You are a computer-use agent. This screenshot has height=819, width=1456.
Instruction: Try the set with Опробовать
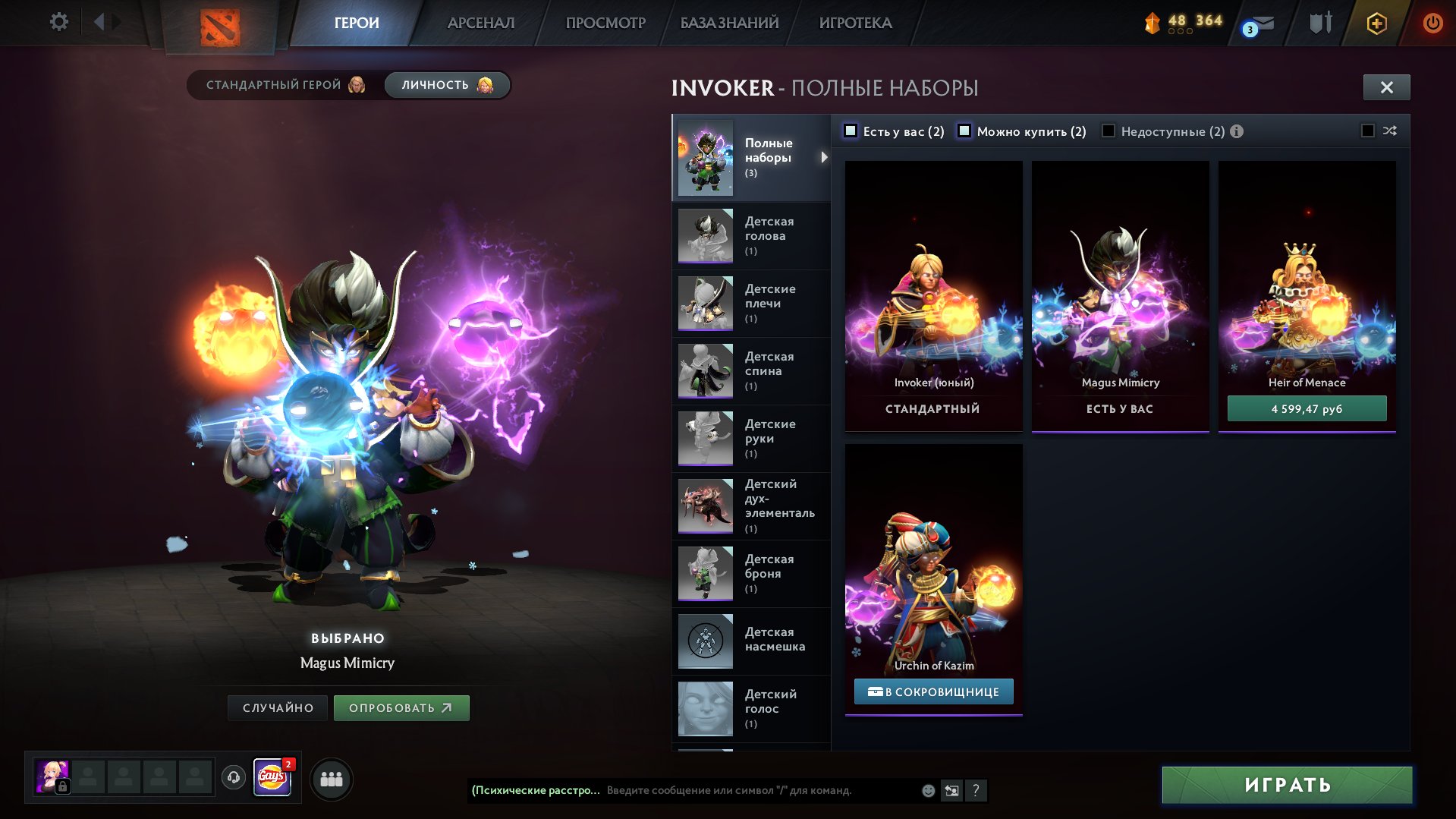click(401, 708)
